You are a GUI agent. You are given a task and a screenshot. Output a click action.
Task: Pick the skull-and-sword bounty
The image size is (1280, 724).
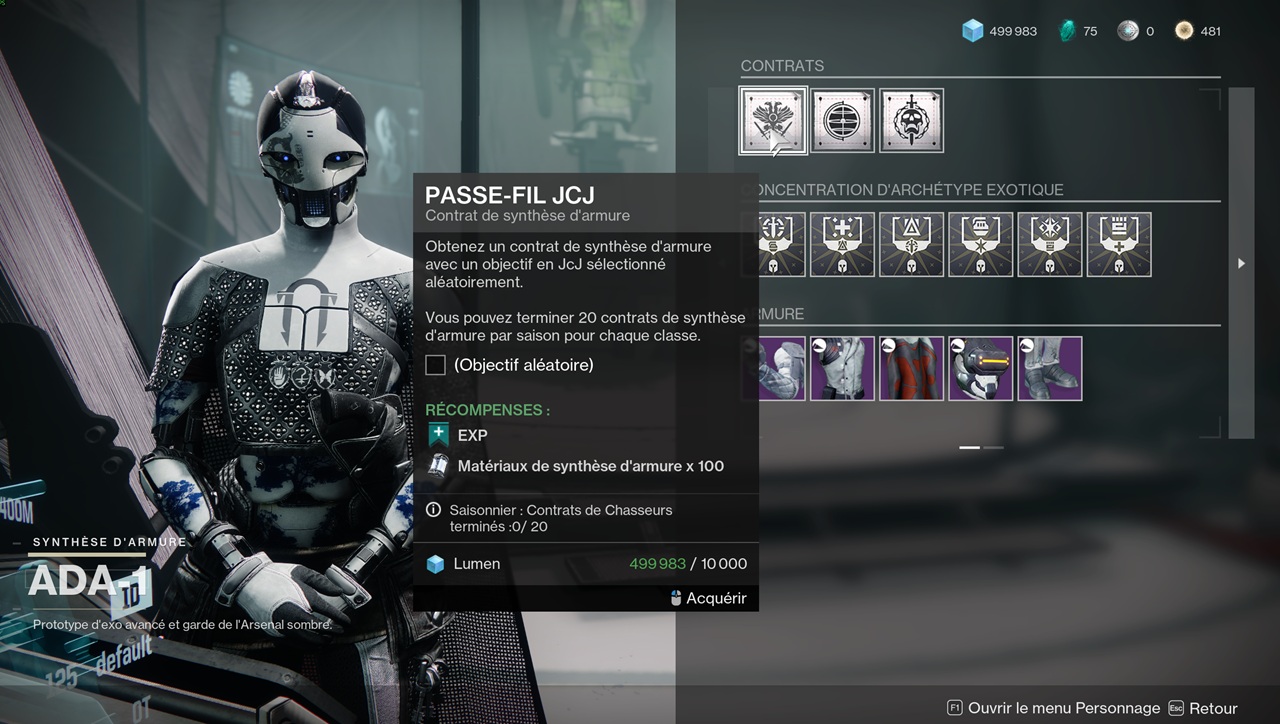tap(911, 121)
